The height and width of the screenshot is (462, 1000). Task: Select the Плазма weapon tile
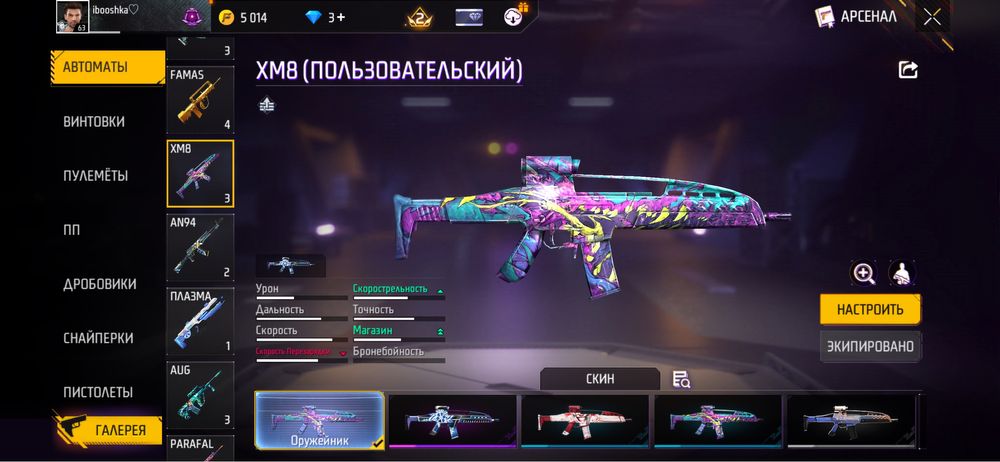coord(200,321)
